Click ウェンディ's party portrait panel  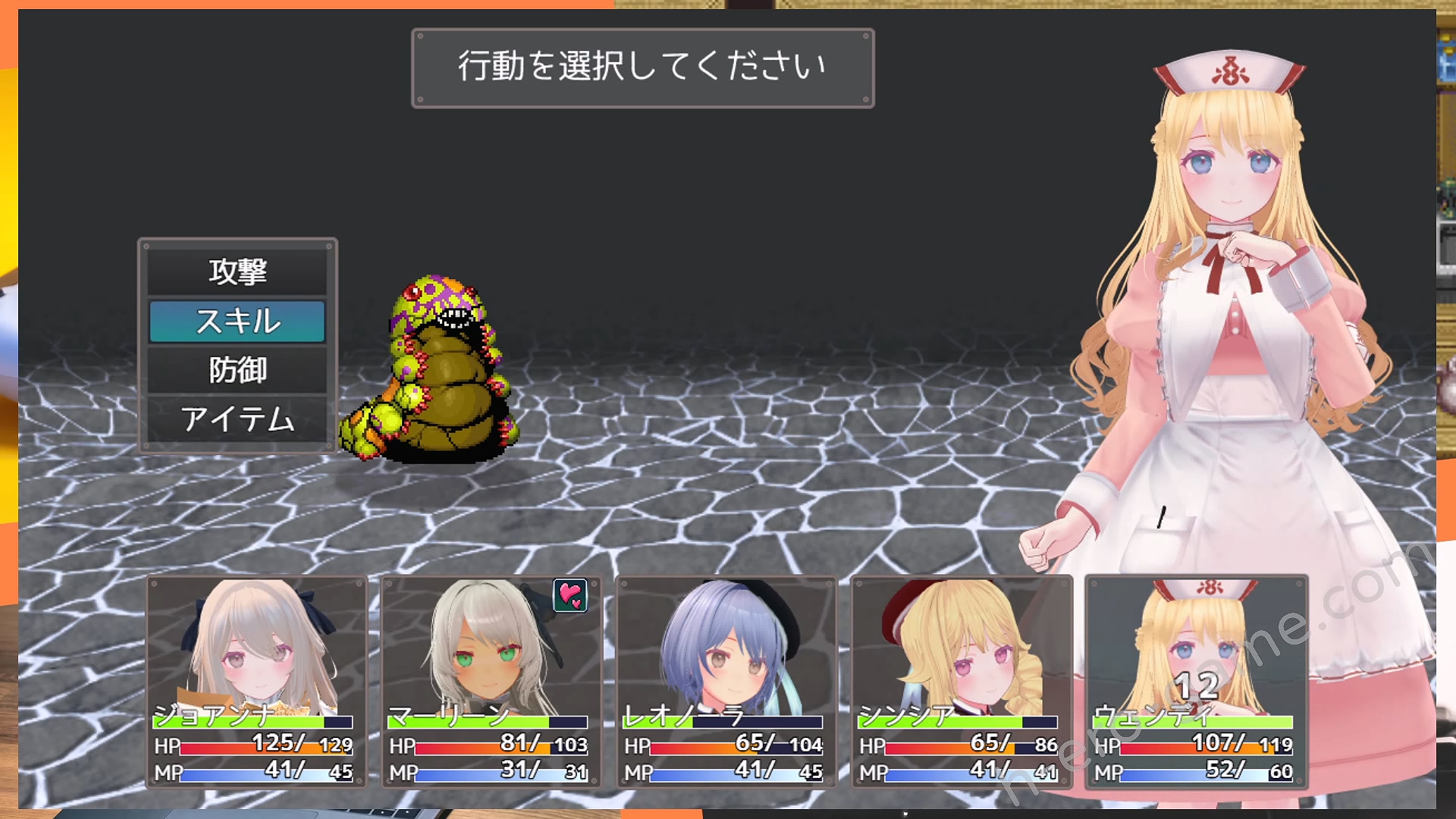1196,681
